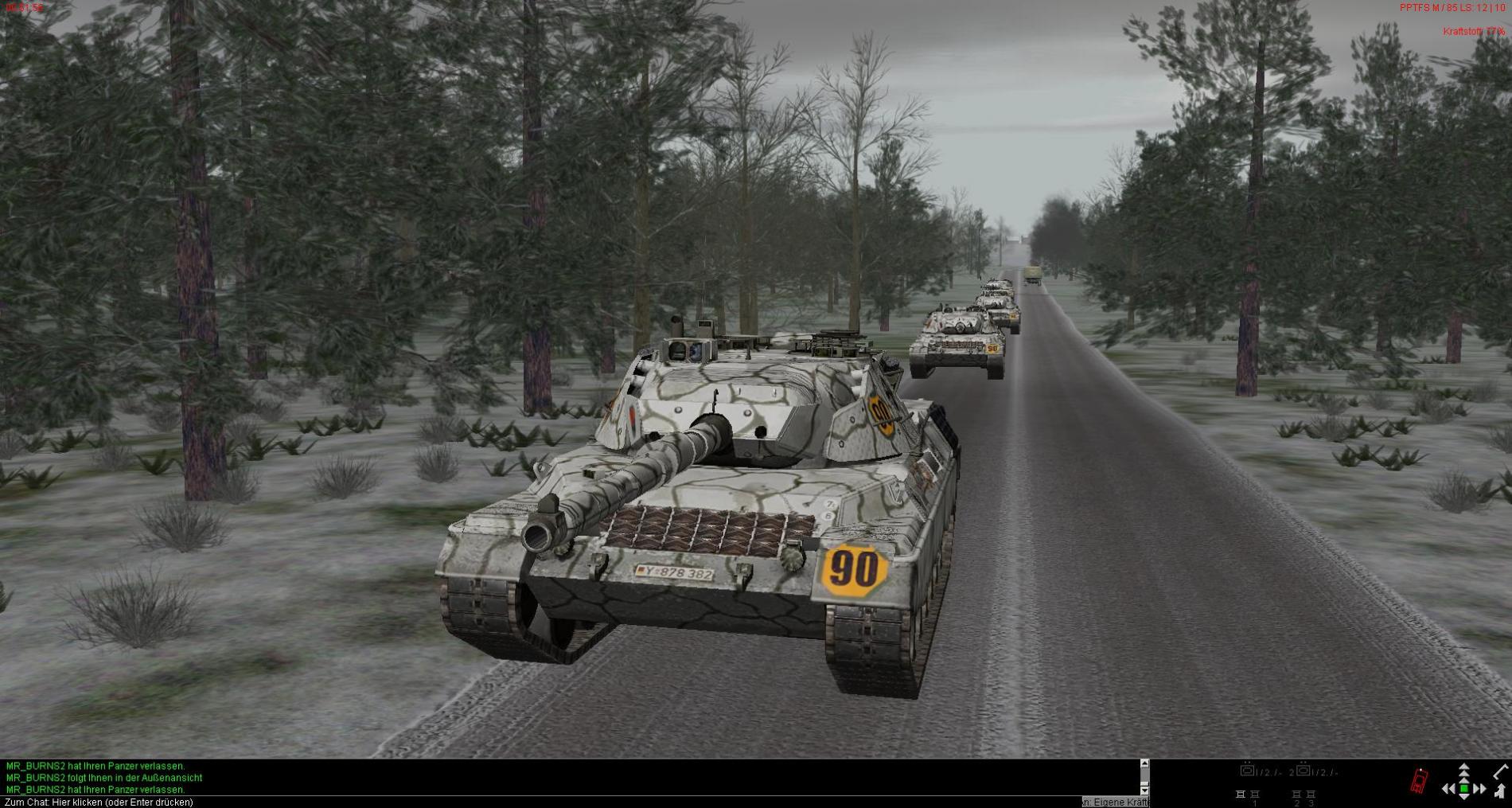
Task: Hit the green stop square in movement controls
Action: 1464,789
